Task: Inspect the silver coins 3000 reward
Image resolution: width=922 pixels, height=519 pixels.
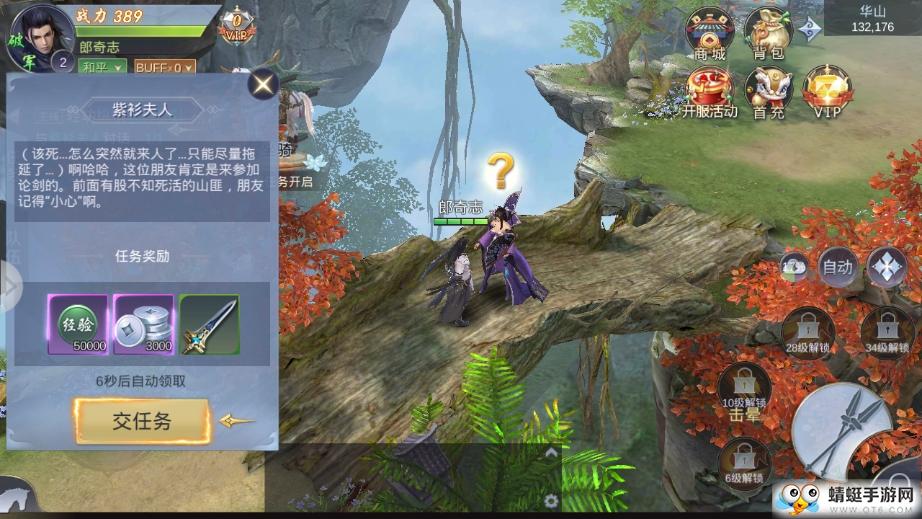Action: [x=143, y=324]
